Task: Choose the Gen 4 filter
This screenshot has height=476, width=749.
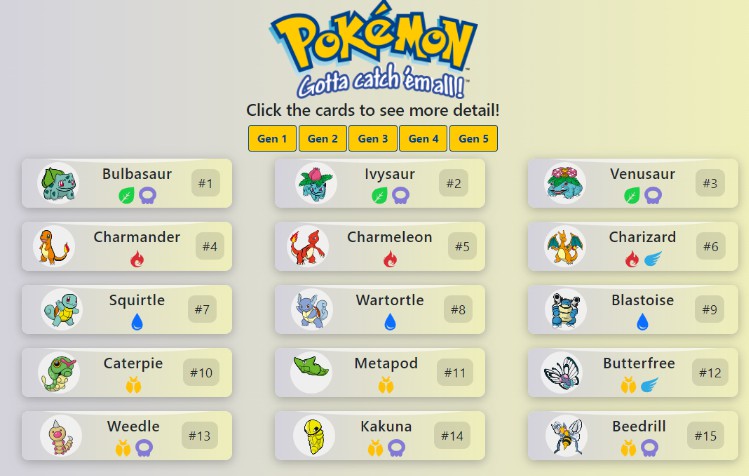Action: tap(423, 139)
